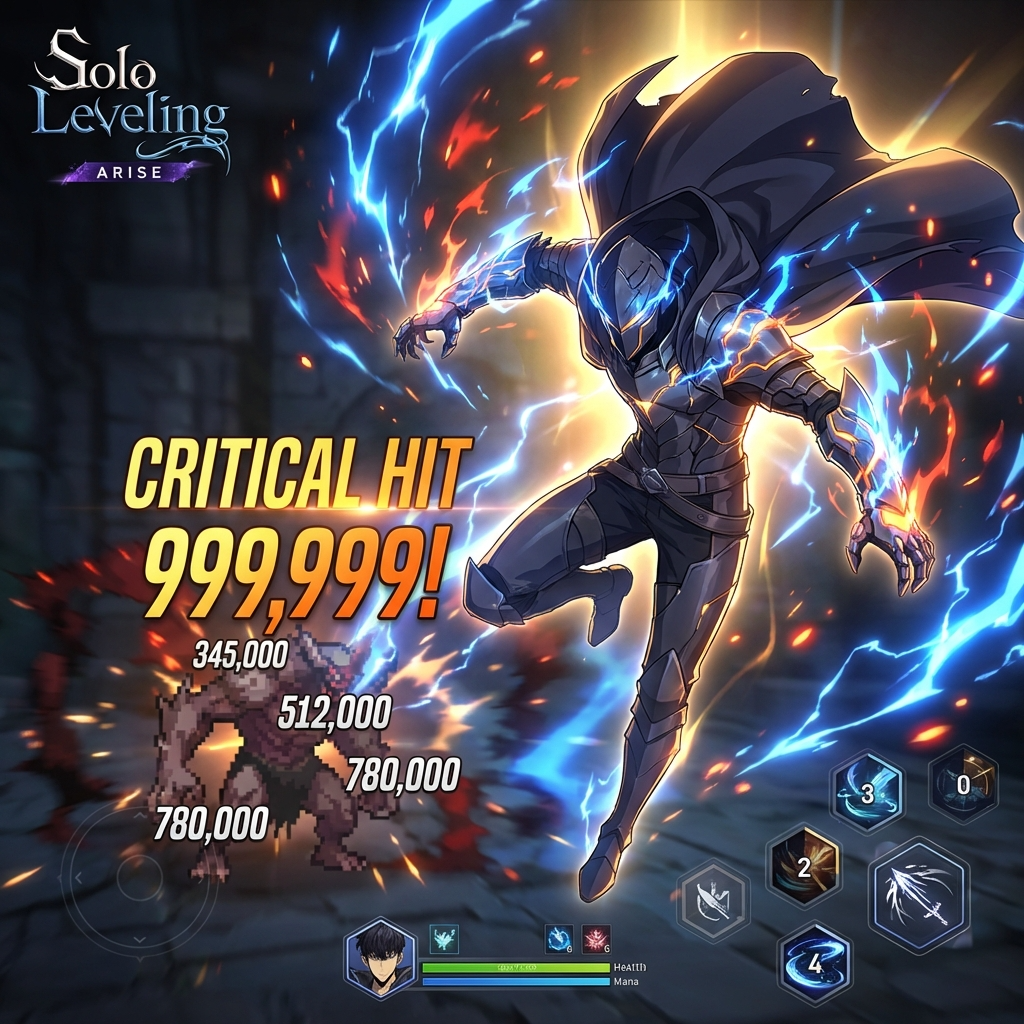Trigger the golden burst skill numbered 2
This screenshot has height=1024, width=1024.
pos(803,866)
